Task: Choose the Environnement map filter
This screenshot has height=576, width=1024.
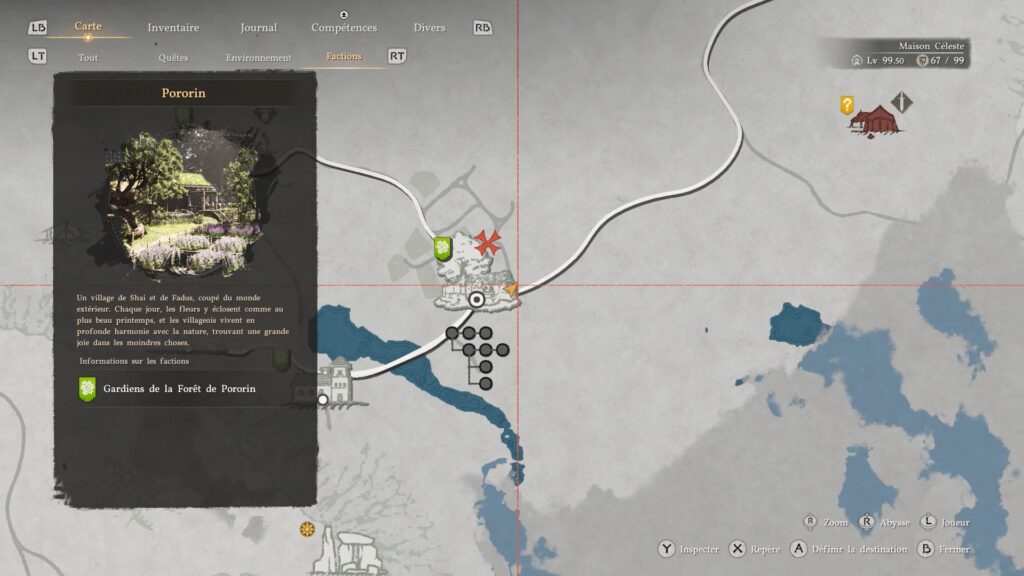Action: [x=259, y=57]
